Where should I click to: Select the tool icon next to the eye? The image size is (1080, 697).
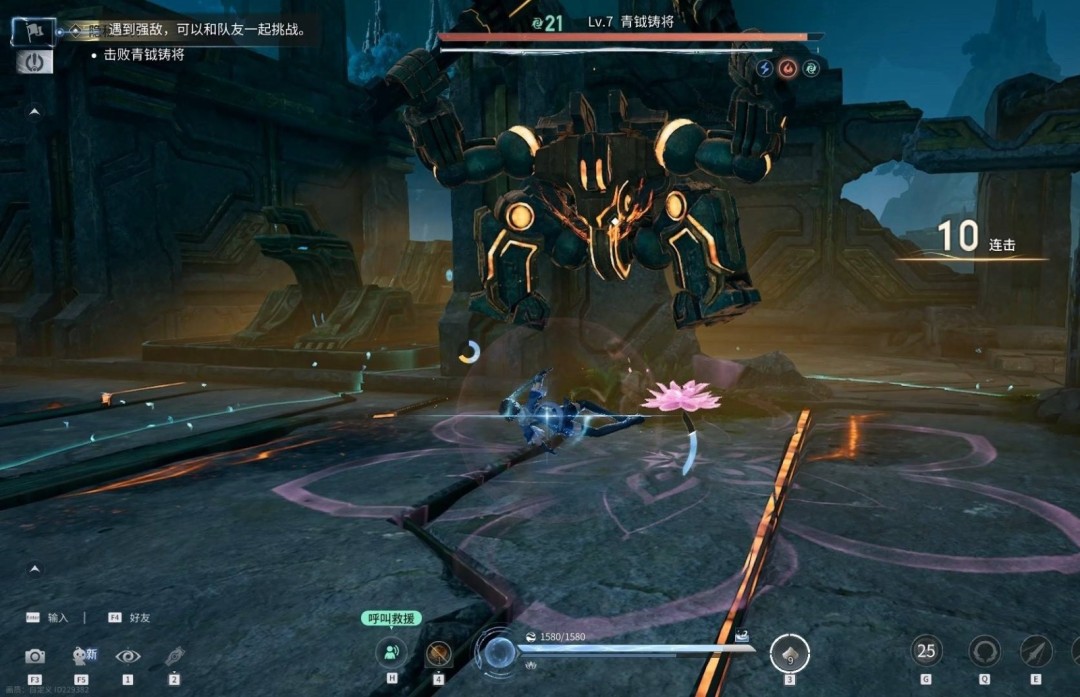pos(175,656)
